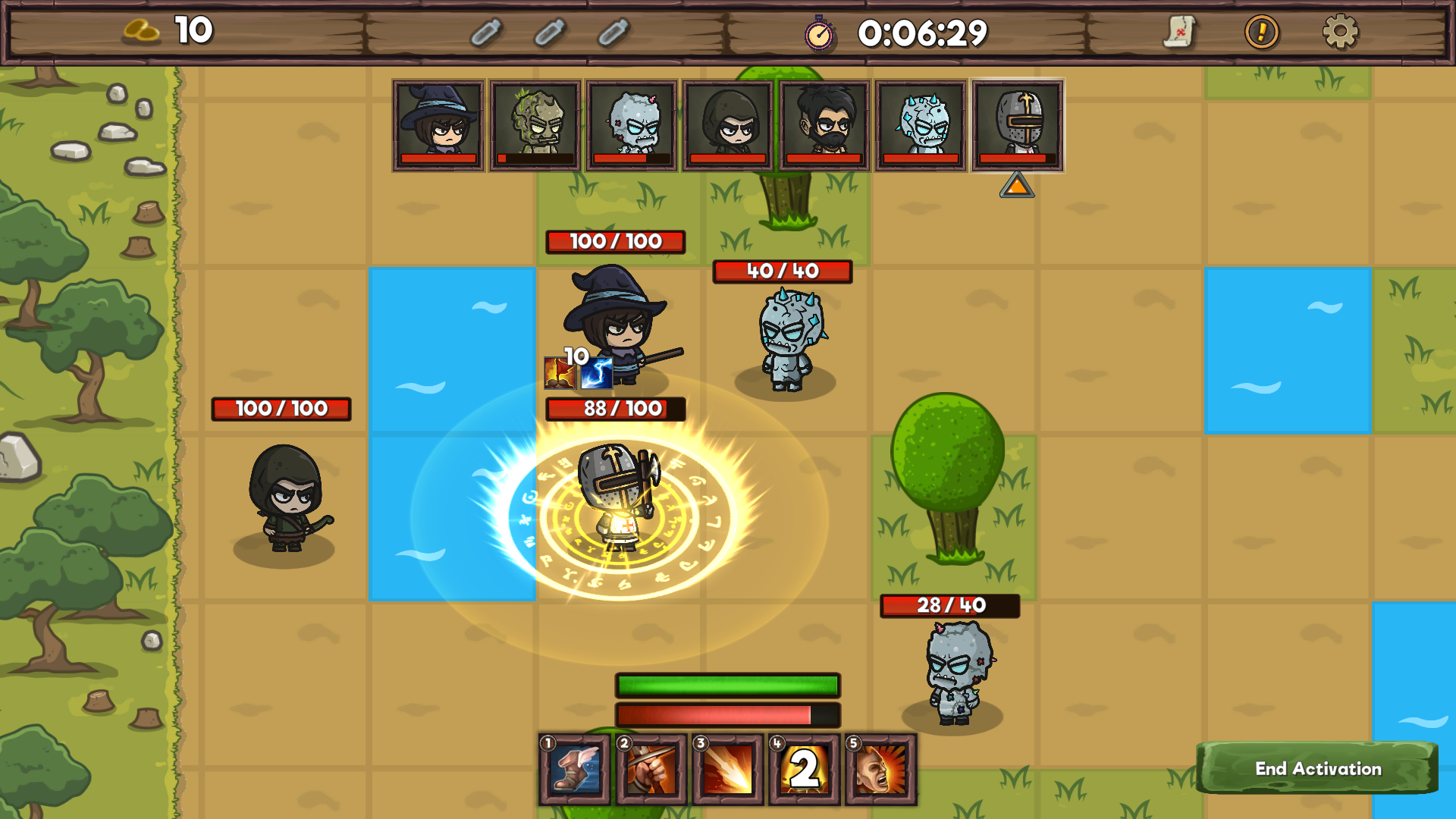Use the fiery arrow skill in slot 3
The width and height of the screenshot is (1456, 819).
pos(727,769)
